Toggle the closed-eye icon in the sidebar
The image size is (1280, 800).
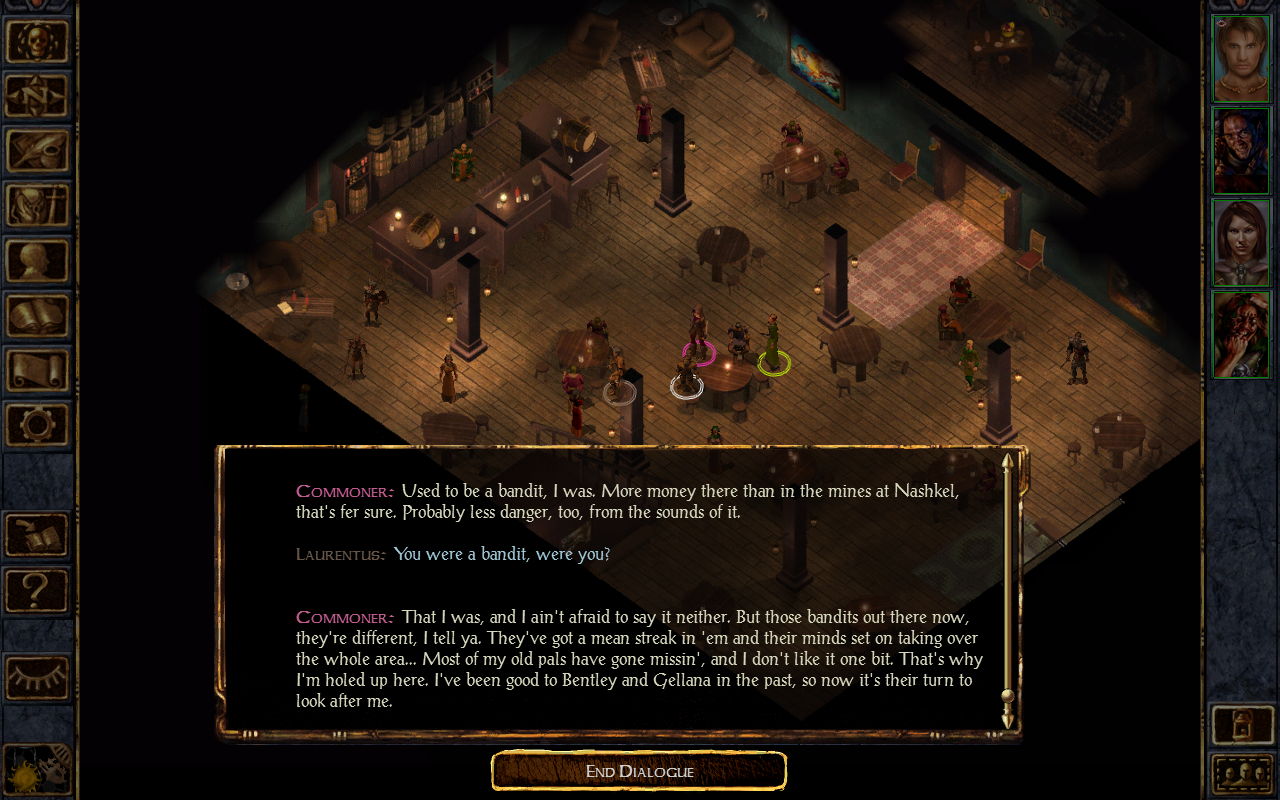point(38,678)
